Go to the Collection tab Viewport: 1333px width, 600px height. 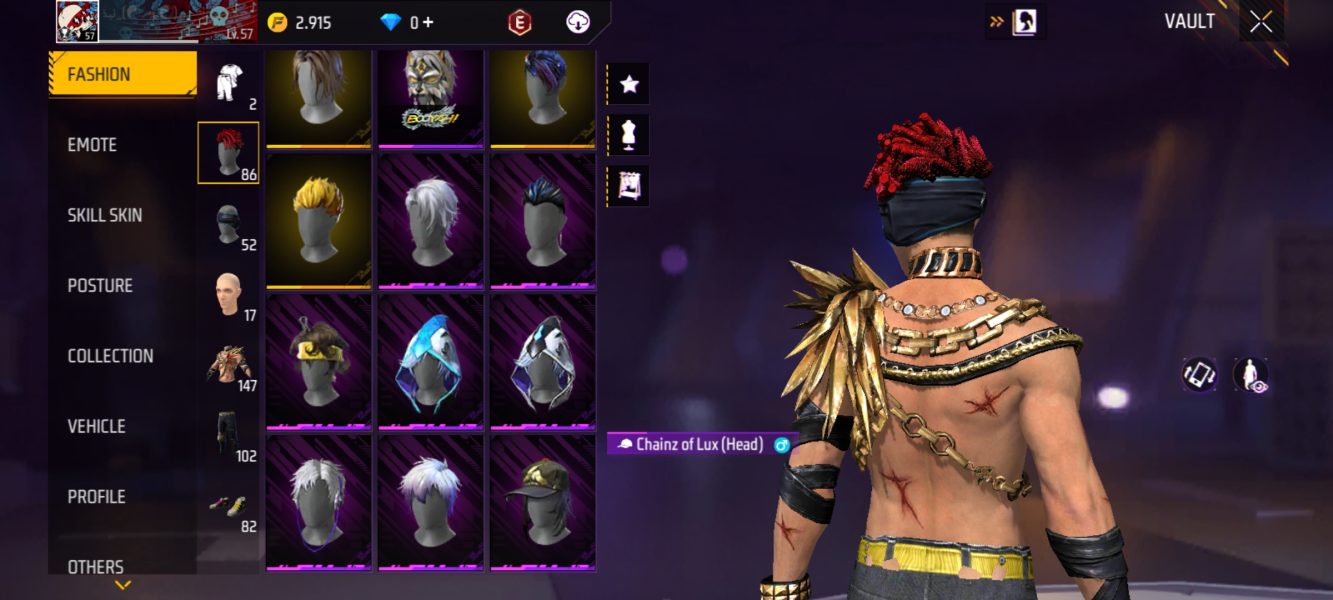pyautogui.click(x=110, y=356)
